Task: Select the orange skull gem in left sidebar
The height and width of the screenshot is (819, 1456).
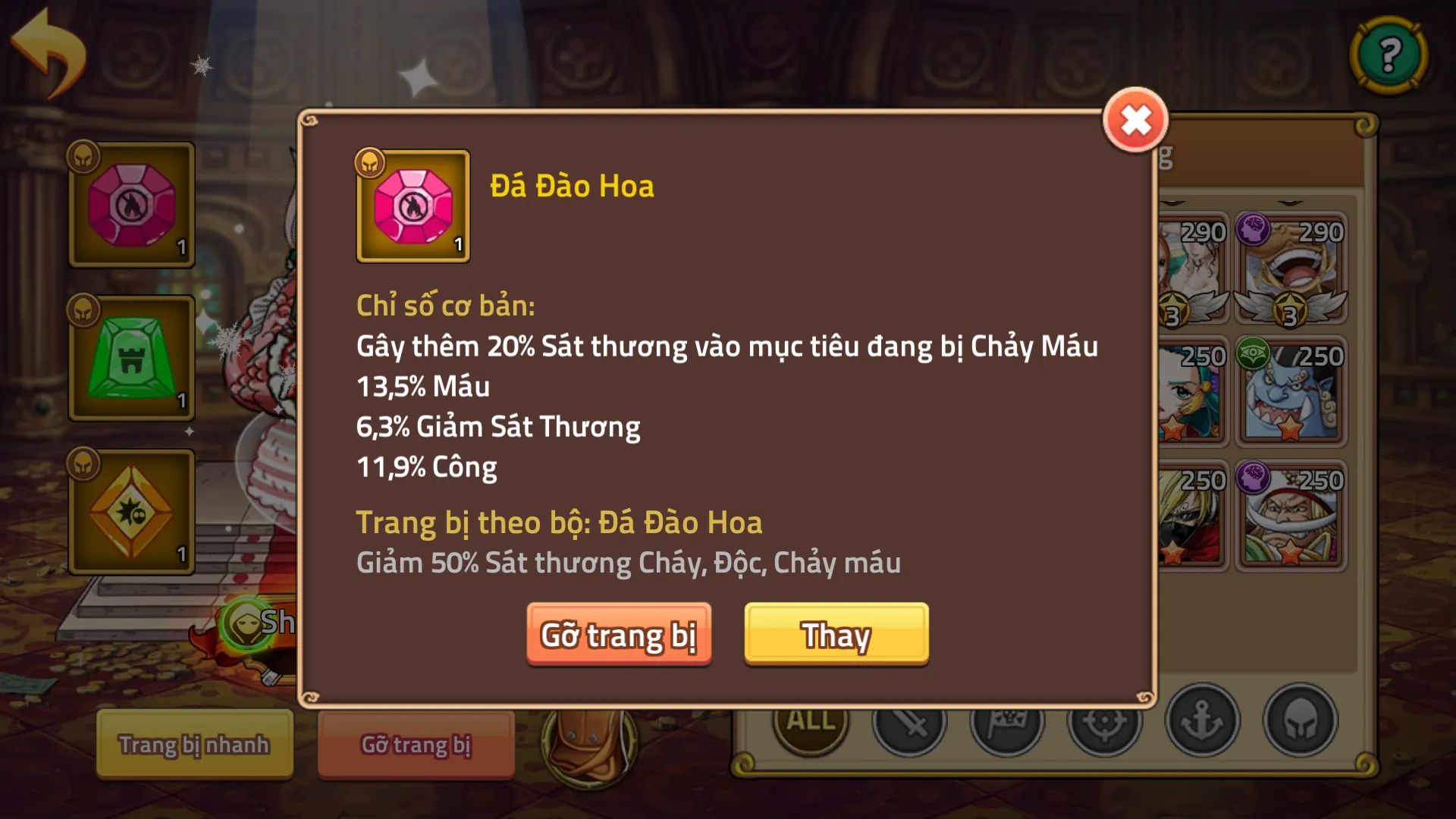Action: click(x=130, y=512)
